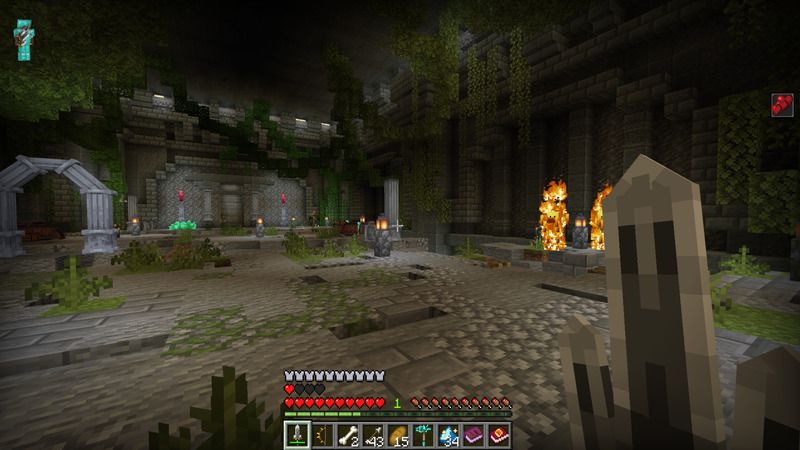Choose the bone stack in the hotbar
Image resolution: width=800 pixels, height=450 pixels.
point(348,435)
